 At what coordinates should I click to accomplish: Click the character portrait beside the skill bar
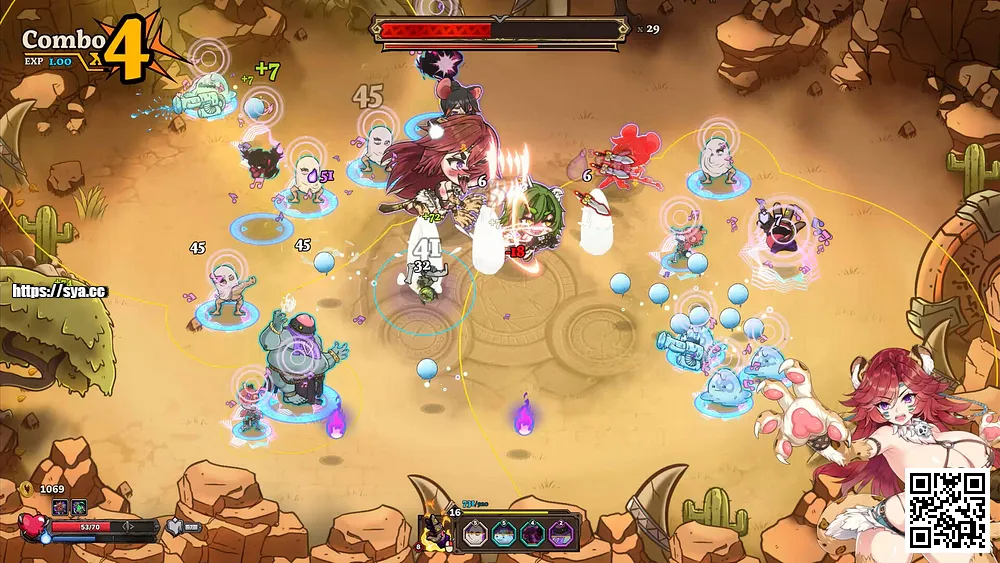435,529
